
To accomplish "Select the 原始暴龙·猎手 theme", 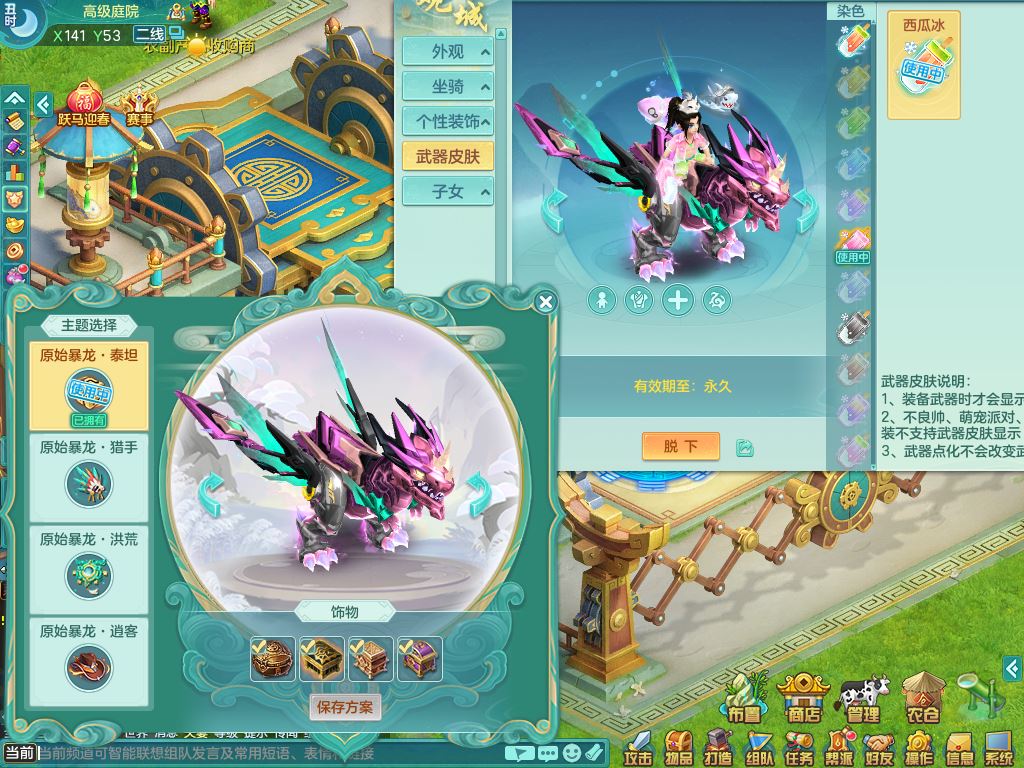I will point(89,472).
